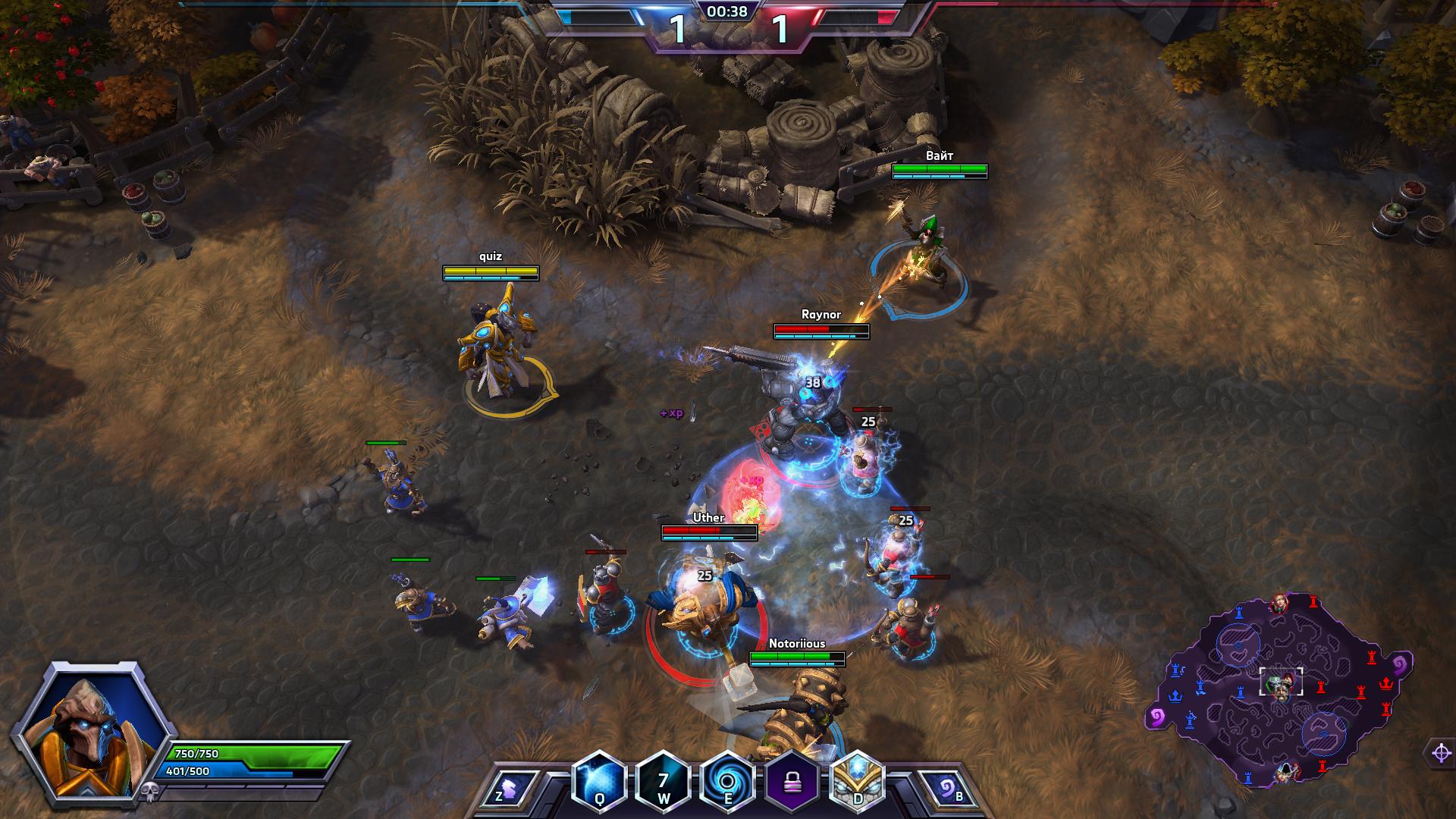Click the locked heroic ability slot
Image resolution: width=1456 pixels, height=819 pixels.
(x=792, y=780)
